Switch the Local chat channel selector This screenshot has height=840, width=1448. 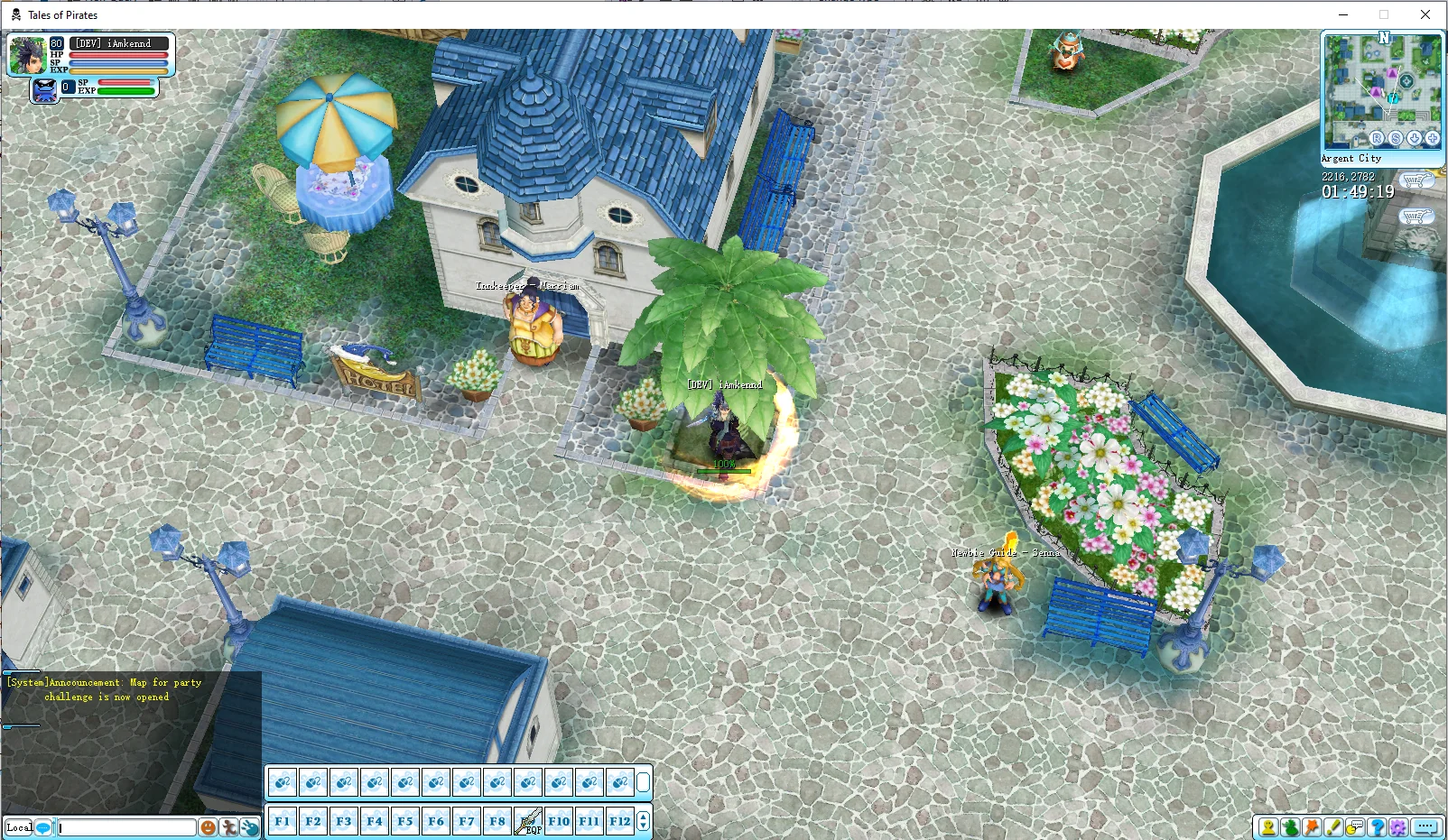click(x=19, y=827)
